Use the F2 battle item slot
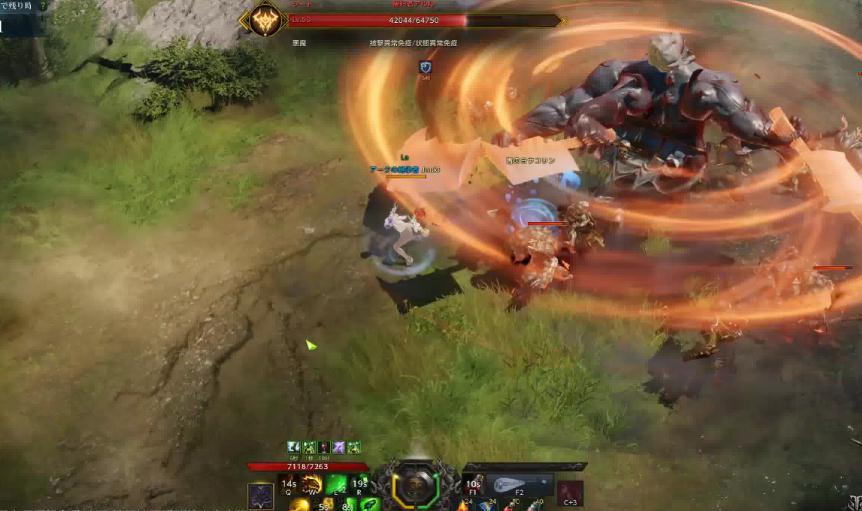This screenshot has height=511, width=862. pyautogui.click(x=518, y=484)
